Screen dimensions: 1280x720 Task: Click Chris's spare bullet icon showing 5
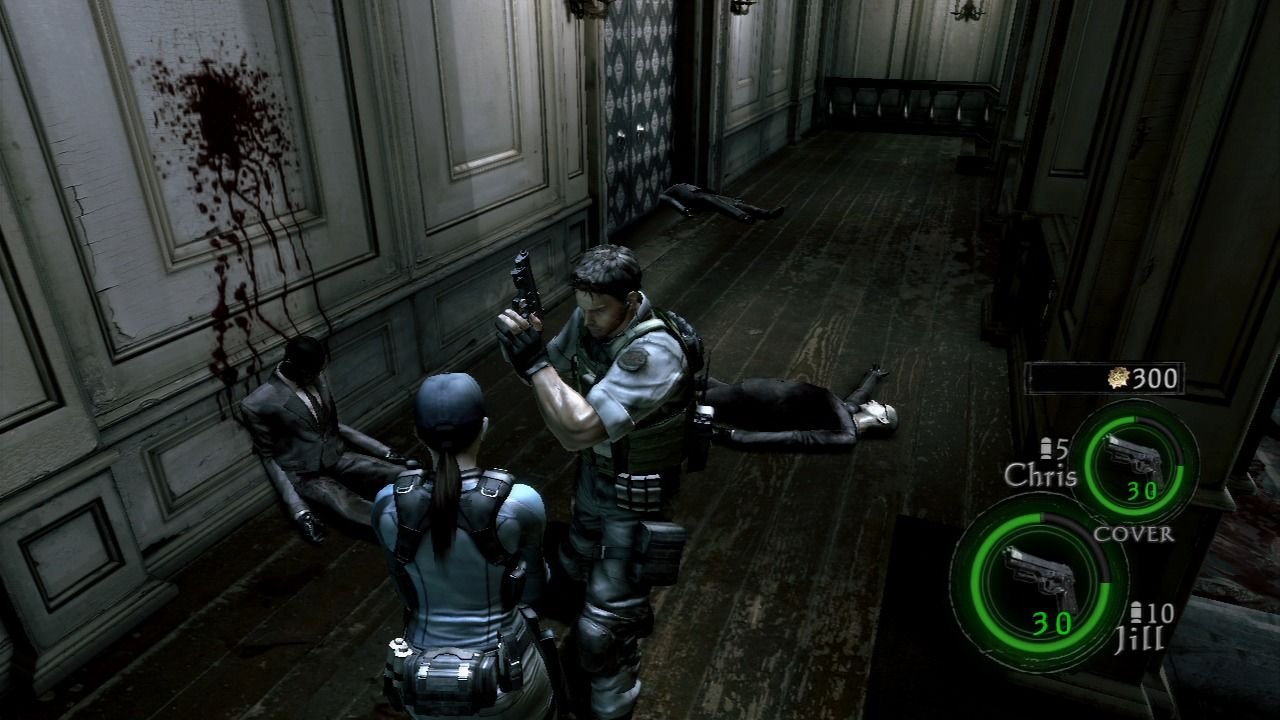(x=1047, y=450)
